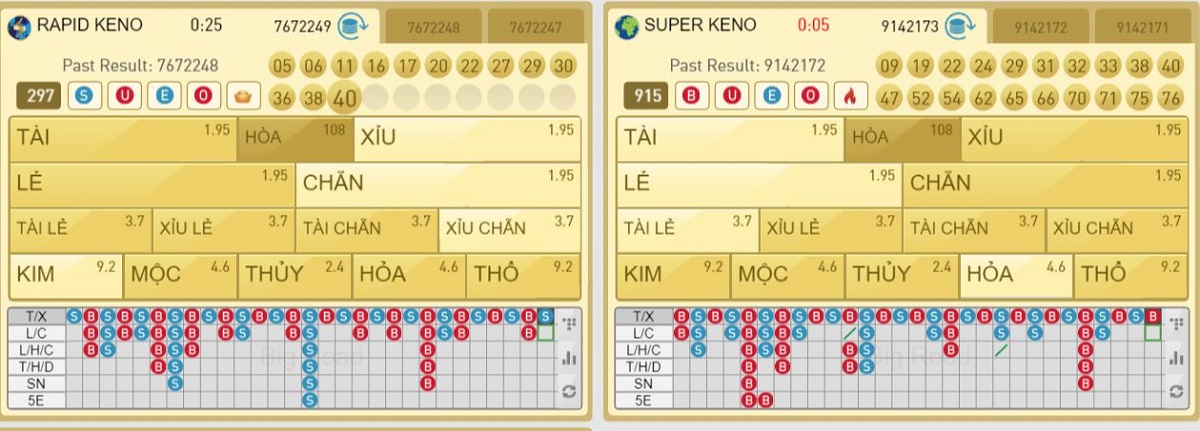Show the L/H/C trend row in Rapid Keno

click(37, 350)
